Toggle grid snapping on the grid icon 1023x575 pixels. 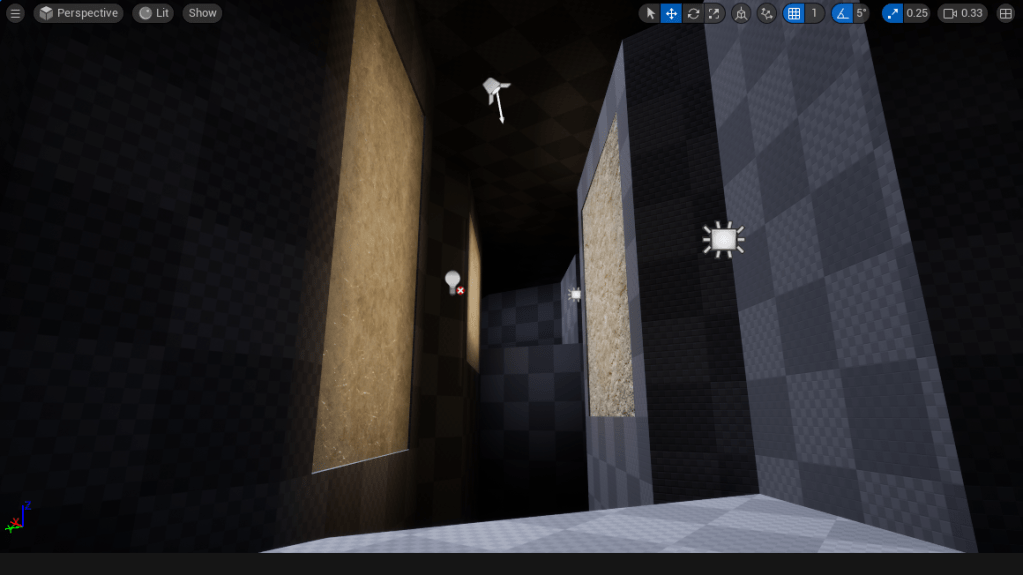(x=794, y=13)
